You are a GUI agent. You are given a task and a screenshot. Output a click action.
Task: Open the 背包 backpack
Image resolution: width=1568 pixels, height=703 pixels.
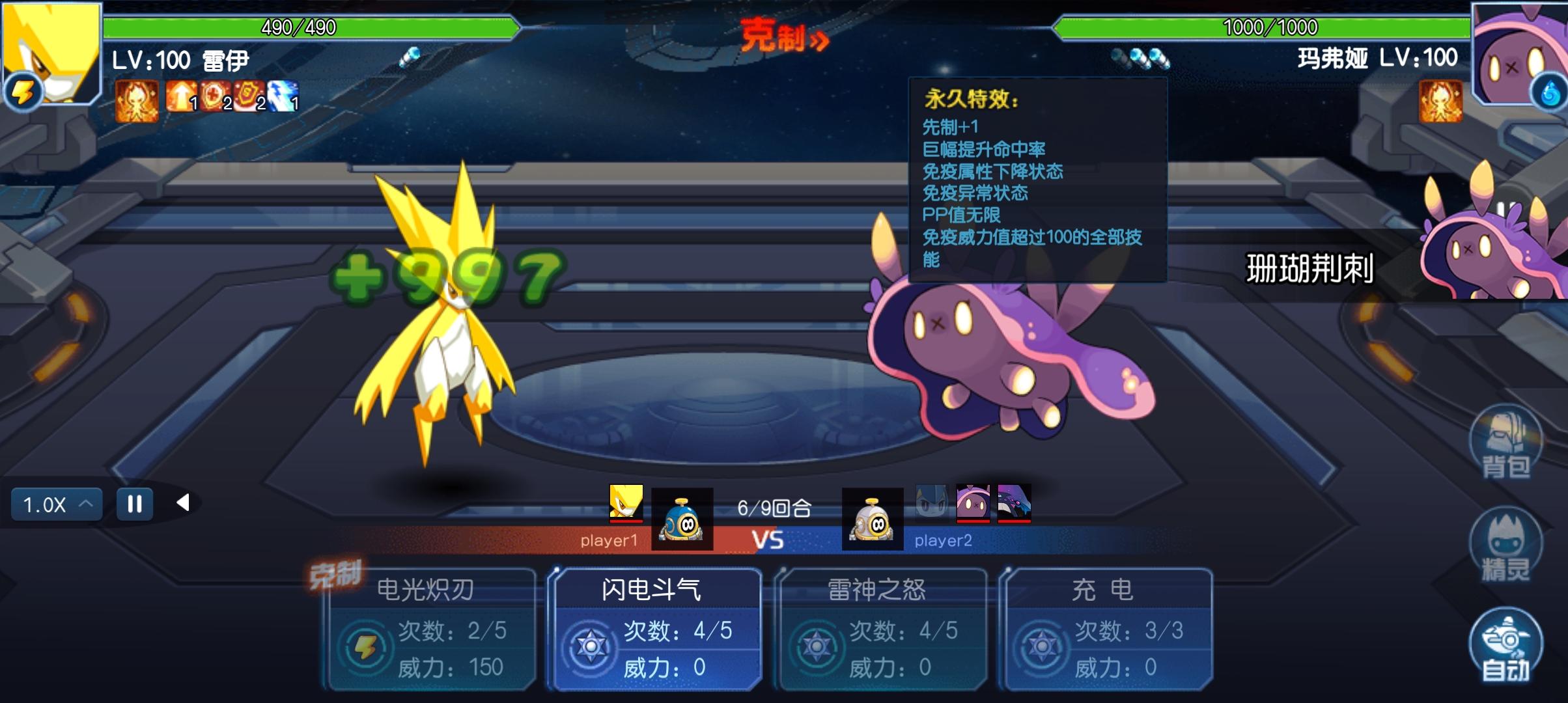(1505, 444)
